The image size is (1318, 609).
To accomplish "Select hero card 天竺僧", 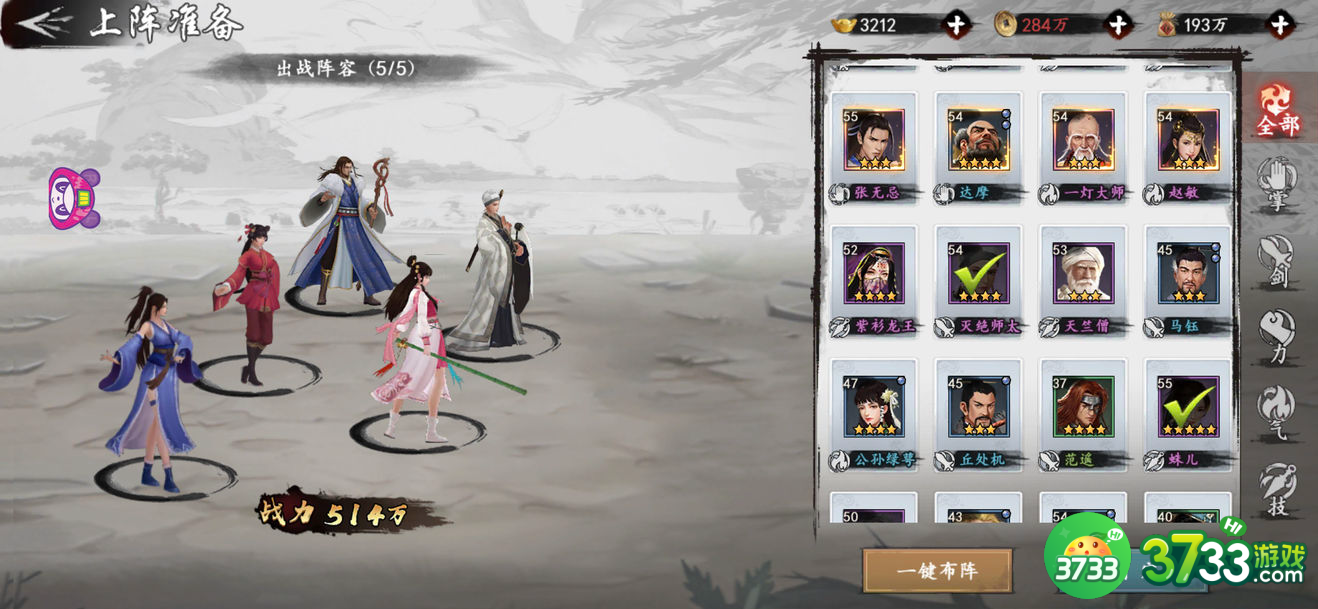I will pyautogui.click(x=1083, y=273).
